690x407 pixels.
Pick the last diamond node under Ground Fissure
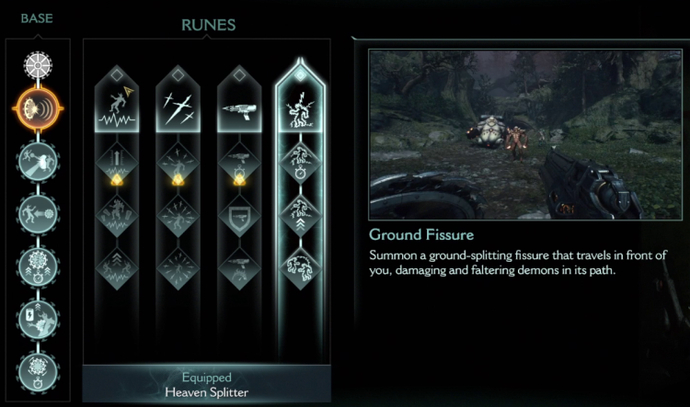point(299,268)
